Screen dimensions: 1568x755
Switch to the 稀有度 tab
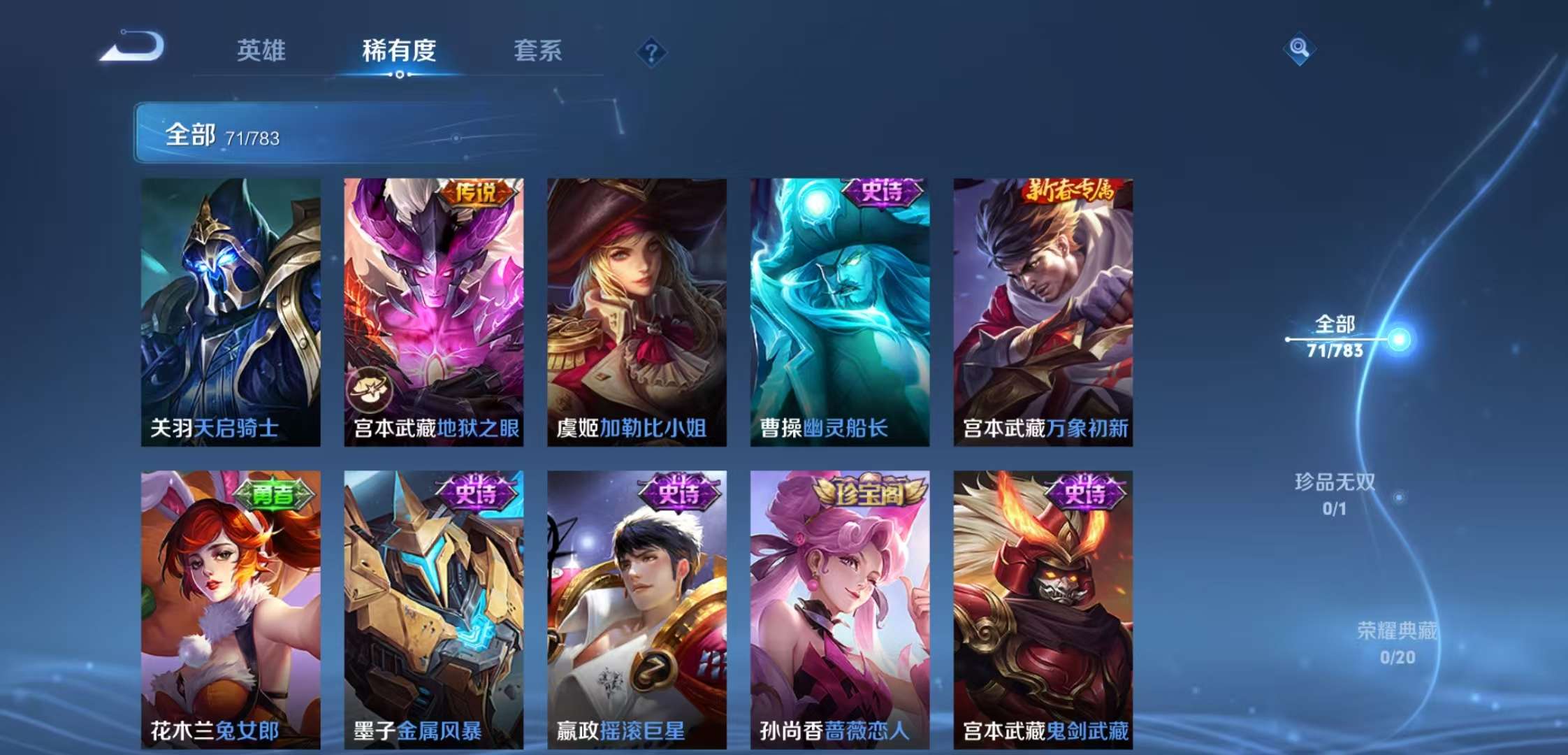pyautogui.click(x=400, y=50)
